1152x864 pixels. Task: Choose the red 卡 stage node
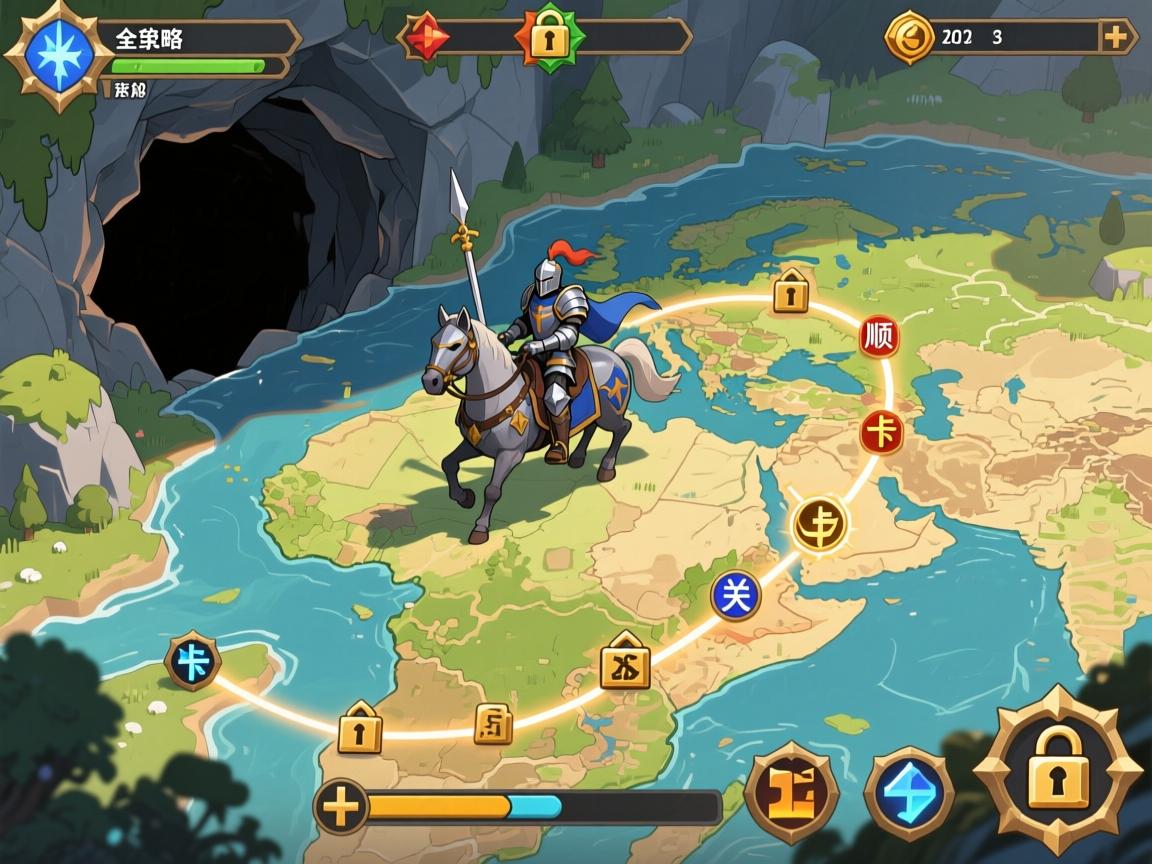point(881,433)
